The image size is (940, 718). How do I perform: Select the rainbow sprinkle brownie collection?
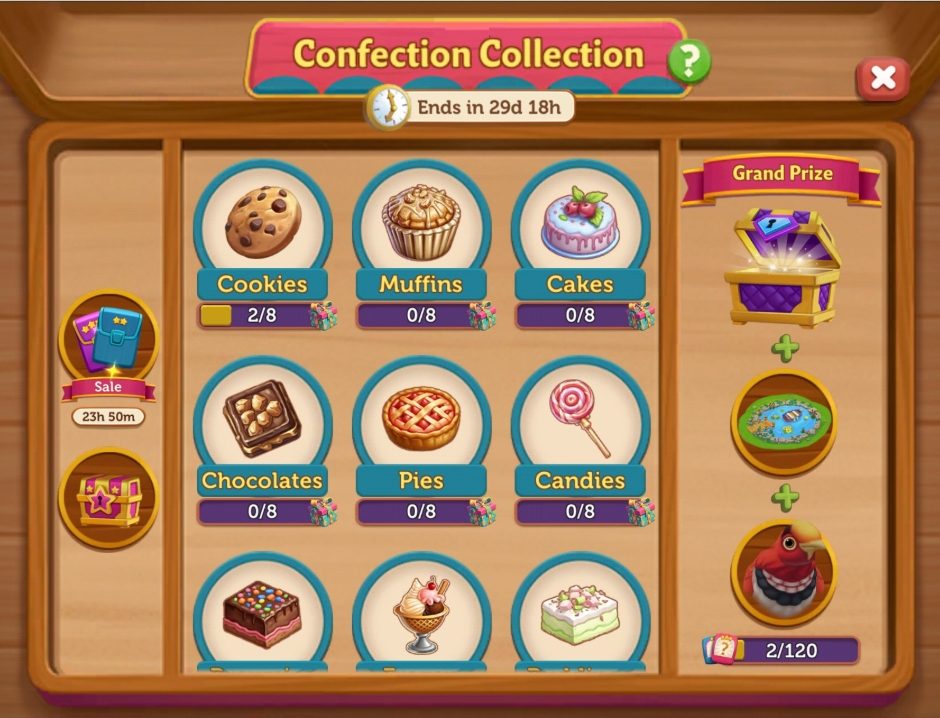[x=262, y=612]
